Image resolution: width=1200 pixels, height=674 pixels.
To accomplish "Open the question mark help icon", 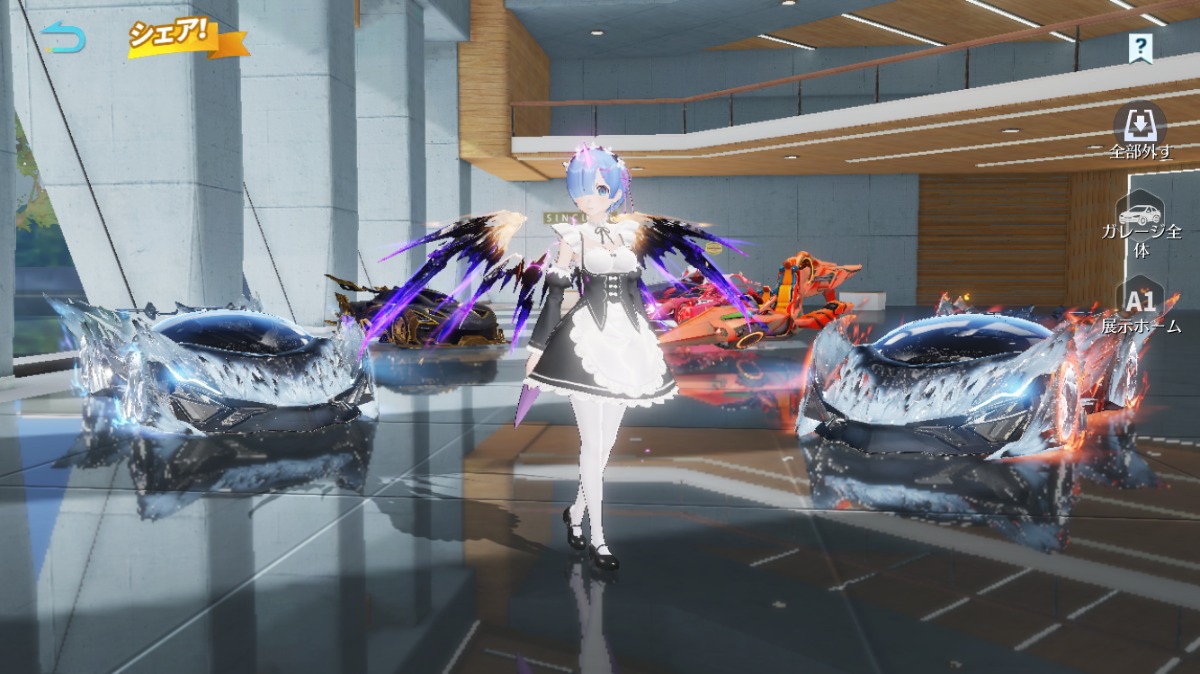I will tap(1140, 45).
